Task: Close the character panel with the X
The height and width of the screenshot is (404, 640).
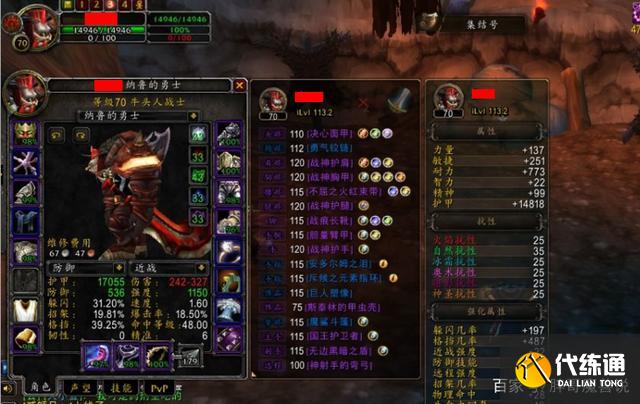Action: (x=239, y=86)
